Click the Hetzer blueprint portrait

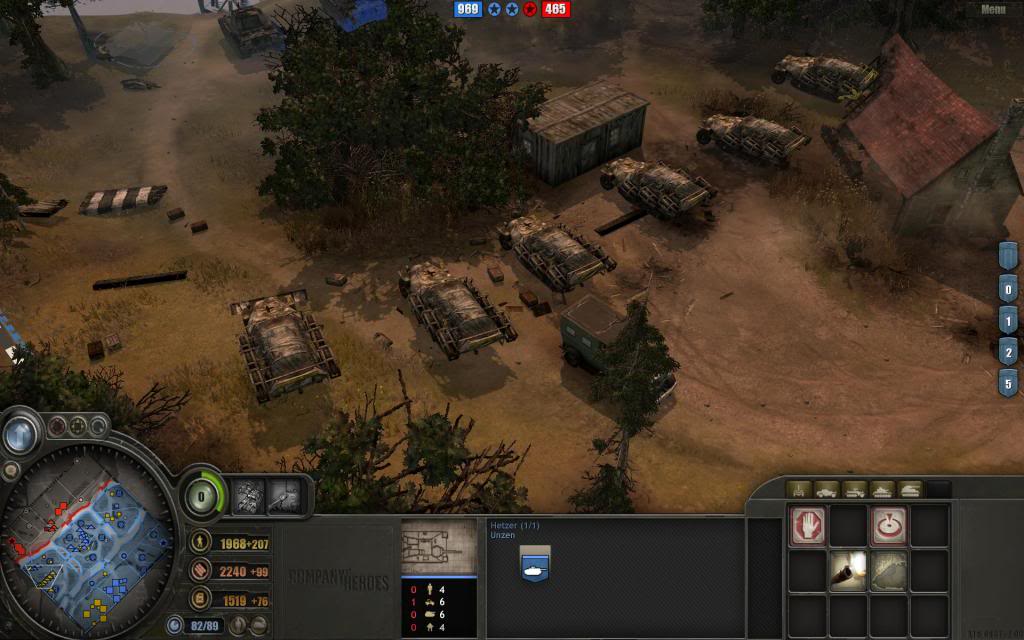click(439, 546)
